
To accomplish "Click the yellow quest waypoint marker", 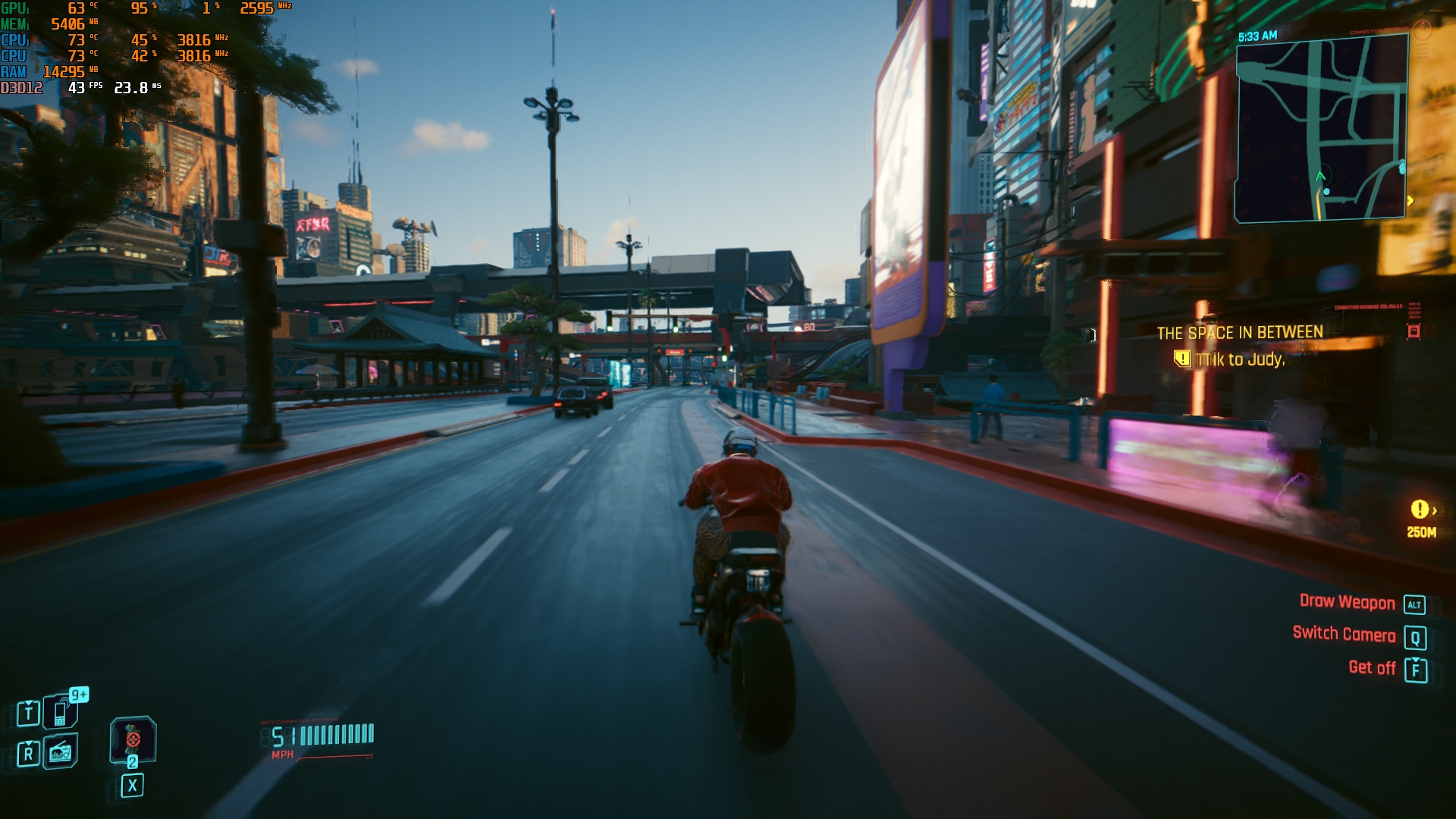I will point(1420,510).
